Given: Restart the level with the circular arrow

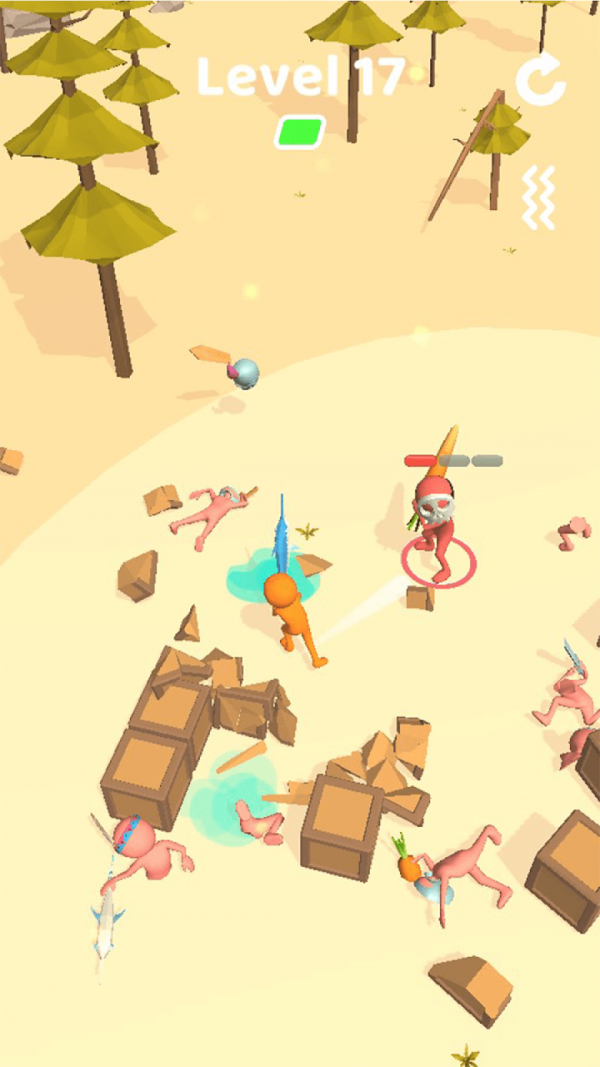Looking at the screenshot, I should (x=541, y=79).
